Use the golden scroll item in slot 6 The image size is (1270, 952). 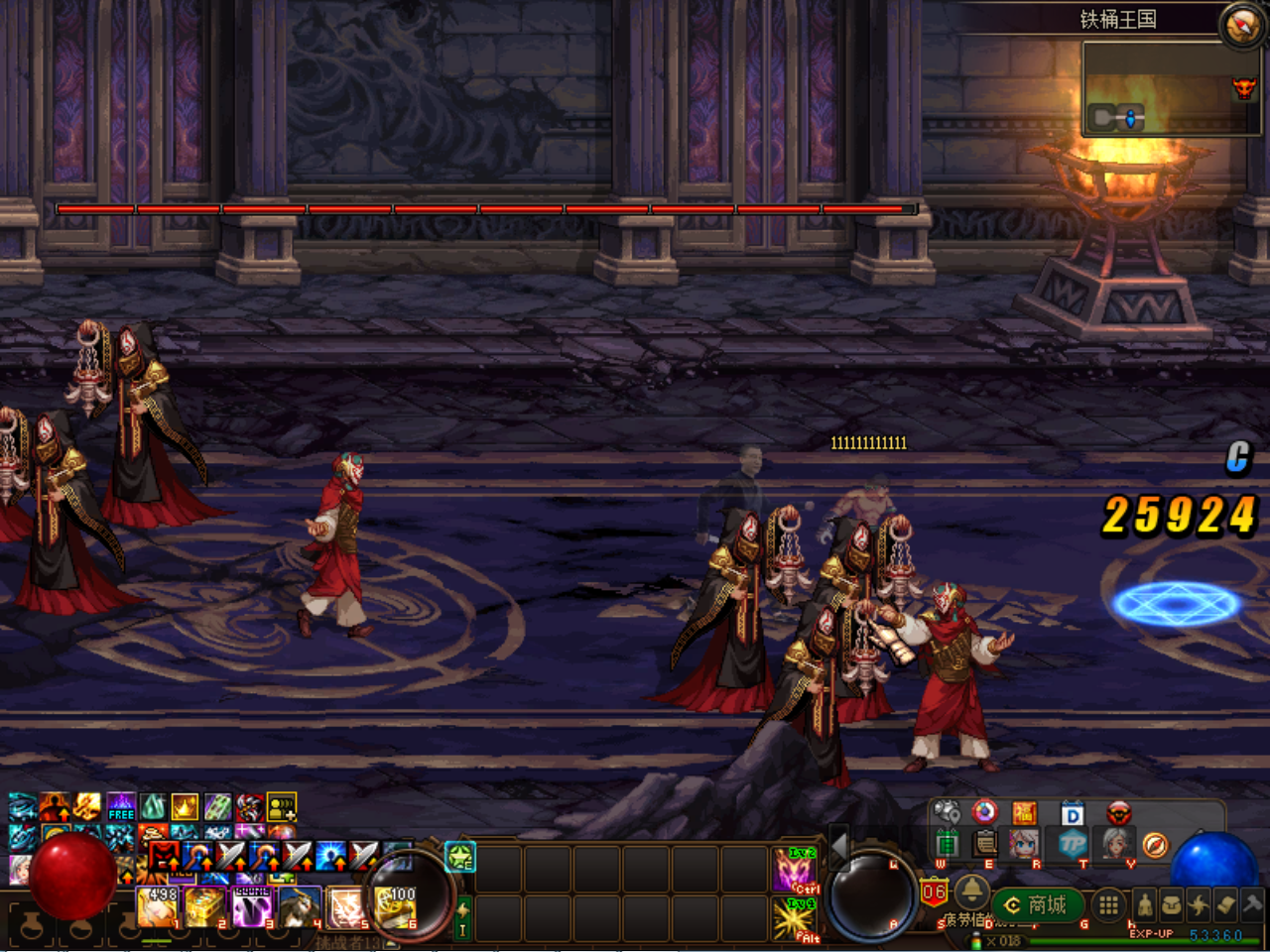395,907
